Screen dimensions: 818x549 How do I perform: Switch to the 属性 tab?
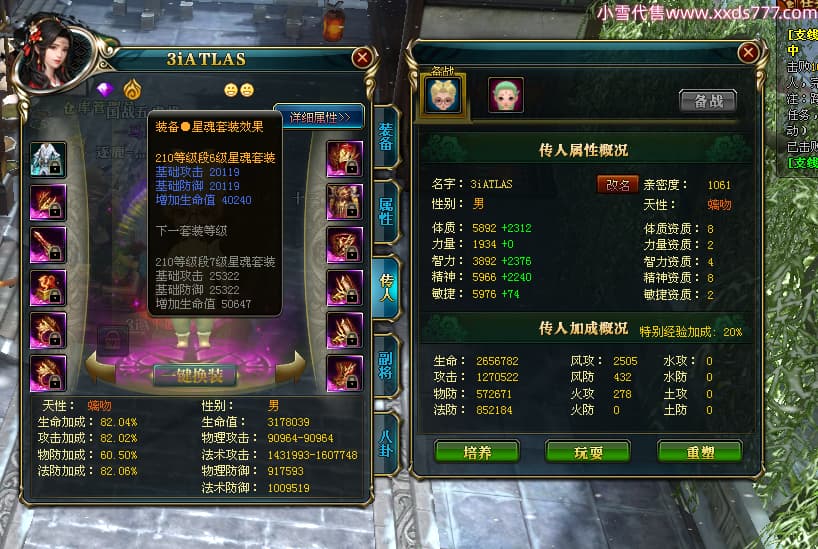point(387,209)
